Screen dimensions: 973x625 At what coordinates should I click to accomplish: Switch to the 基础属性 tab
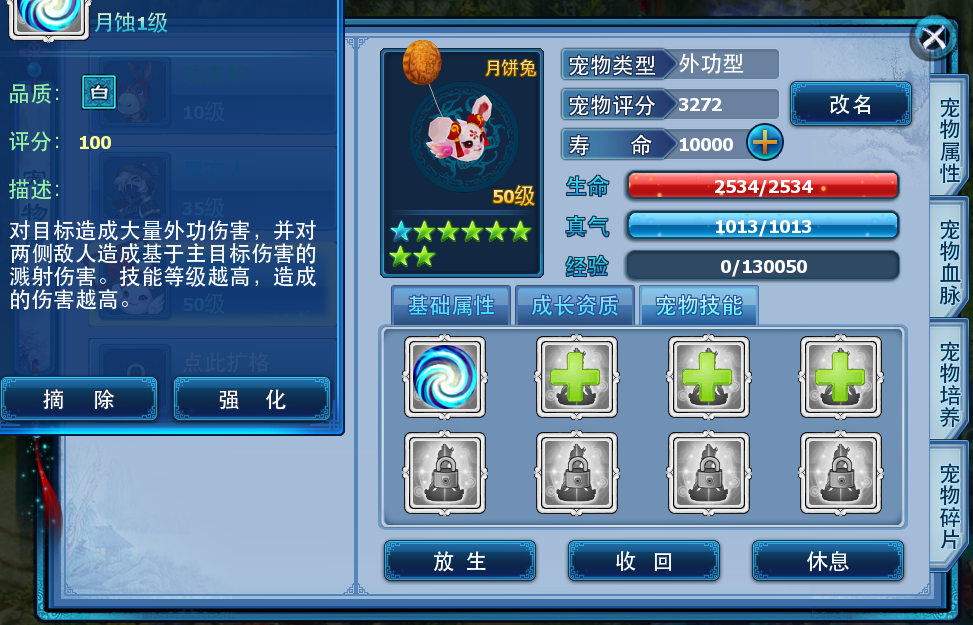click(x=451, y=306)
